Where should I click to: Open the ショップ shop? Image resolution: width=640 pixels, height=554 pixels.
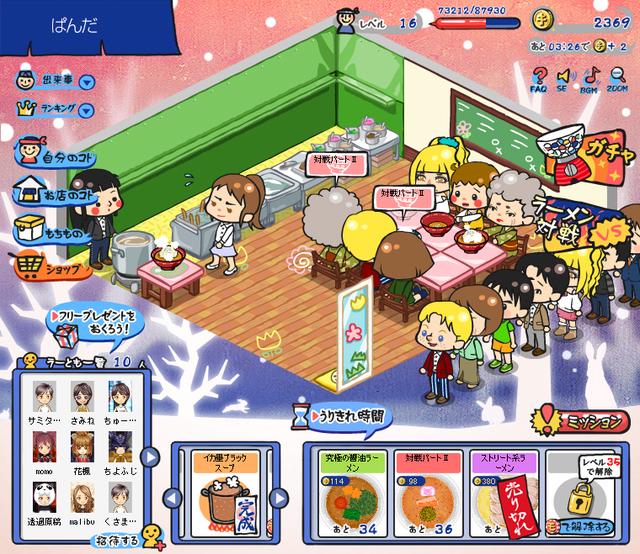tap(52, 268)
